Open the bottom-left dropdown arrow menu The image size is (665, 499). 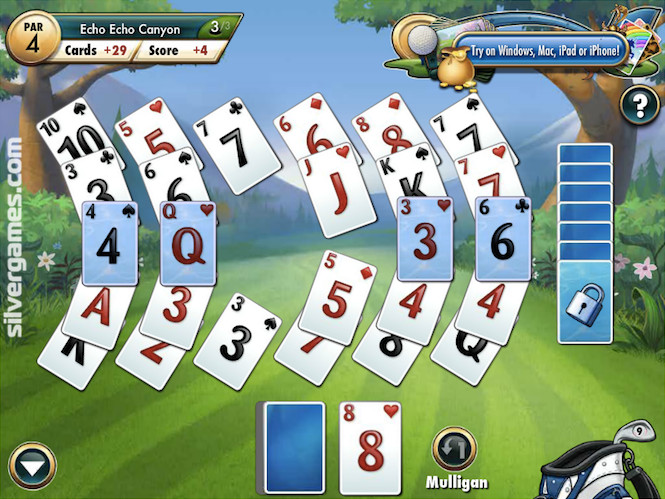[x=31, y=466]
